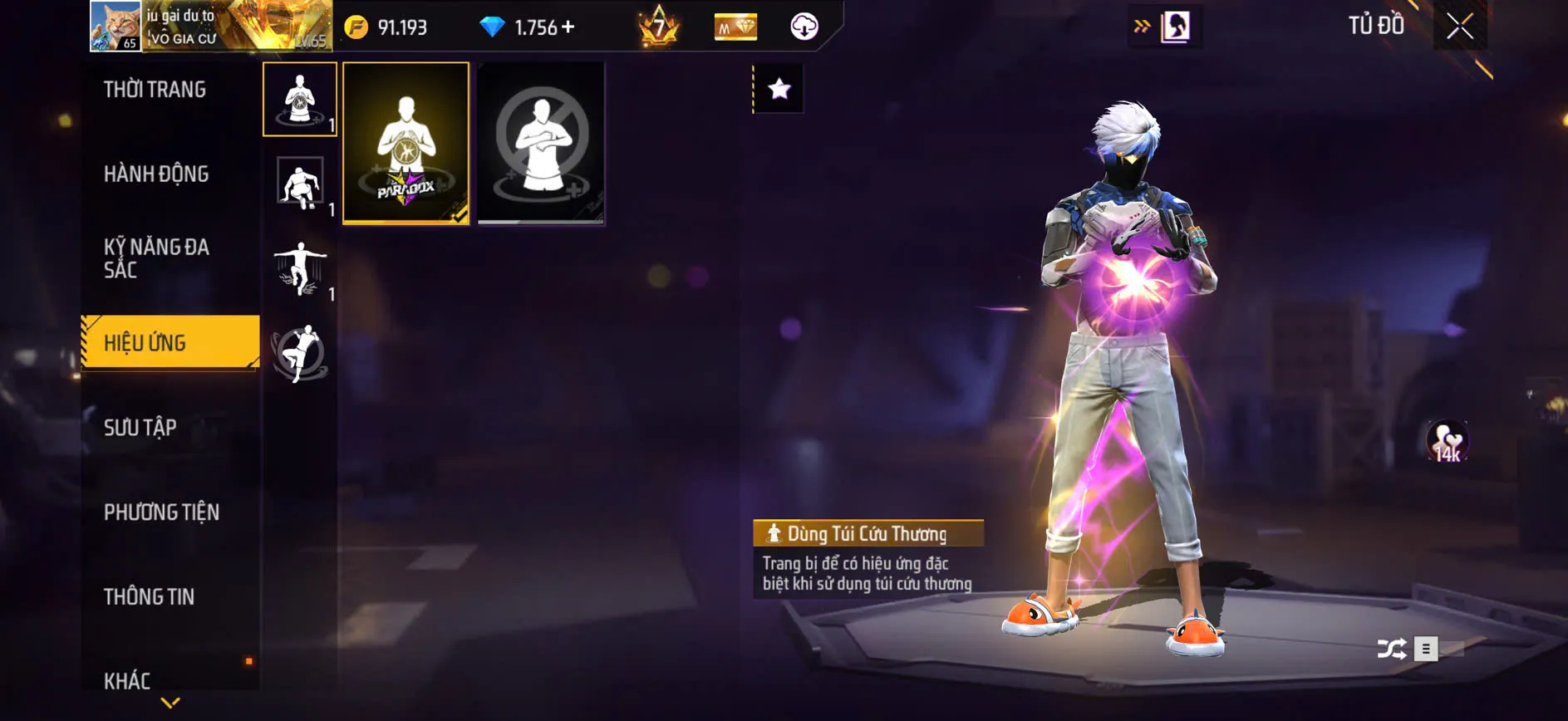This screenshot has height=721, width=1568.
Task: Open the Sưu Tập section
Action: 140,428
